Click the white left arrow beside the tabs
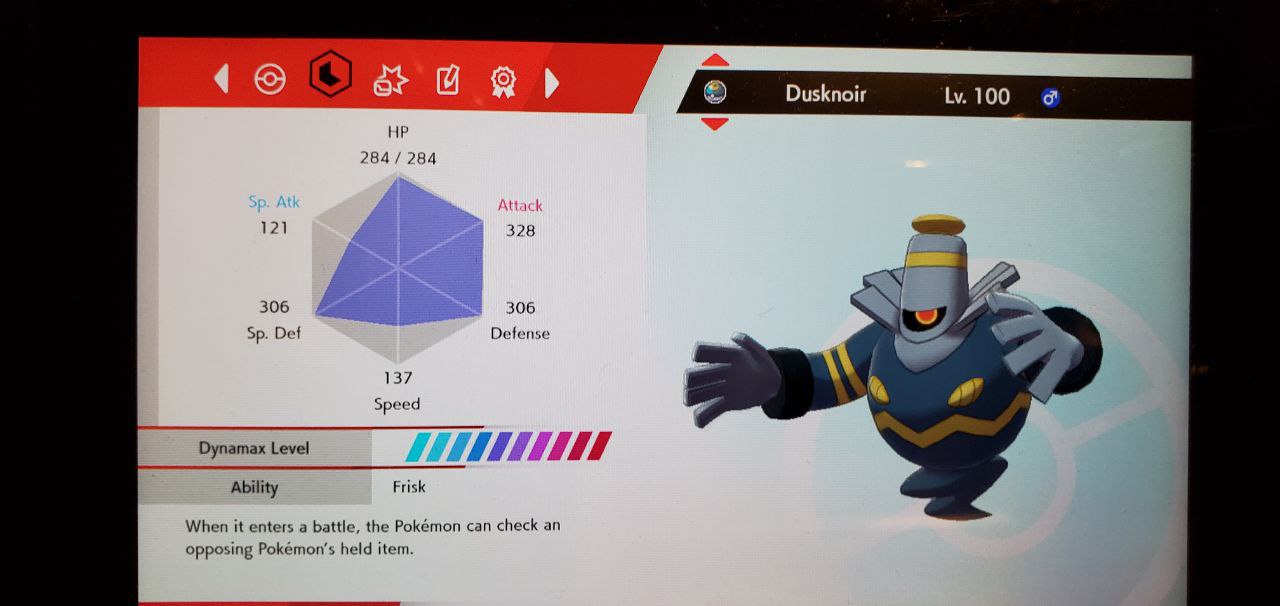1280x606 pixels. pyautogui.click(x=222, y=79)
